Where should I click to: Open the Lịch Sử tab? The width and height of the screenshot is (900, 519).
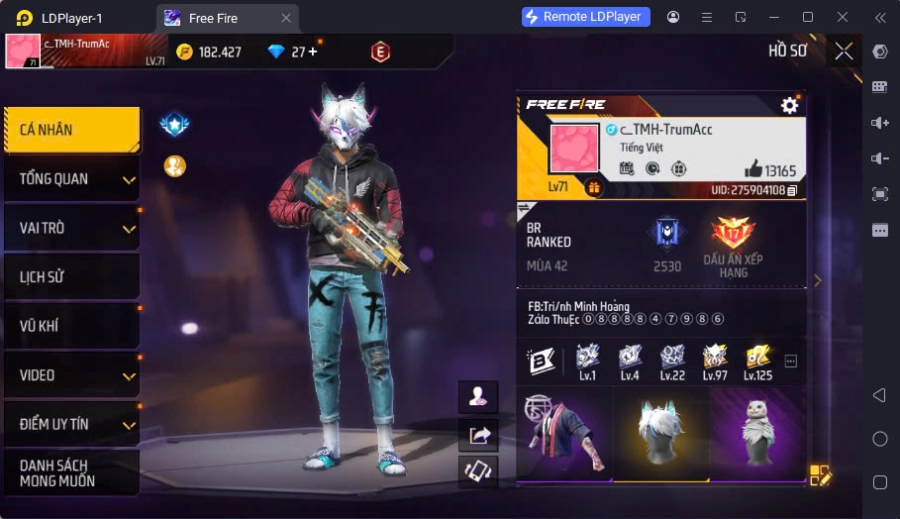70,277
